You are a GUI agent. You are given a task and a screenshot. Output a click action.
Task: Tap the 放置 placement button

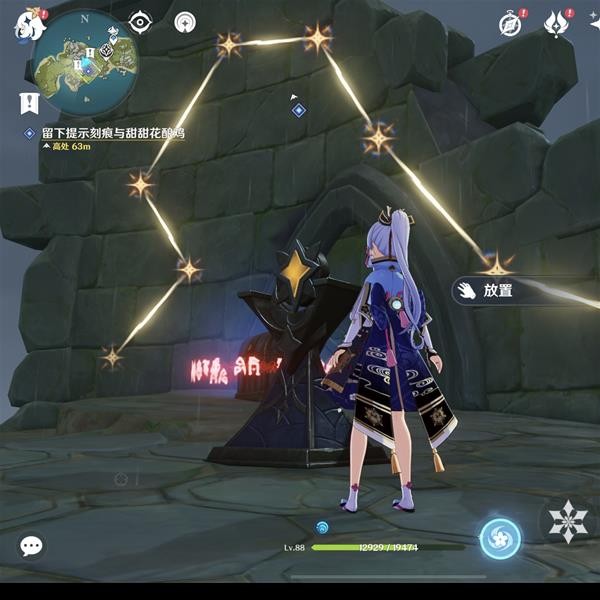coord(497,290)
